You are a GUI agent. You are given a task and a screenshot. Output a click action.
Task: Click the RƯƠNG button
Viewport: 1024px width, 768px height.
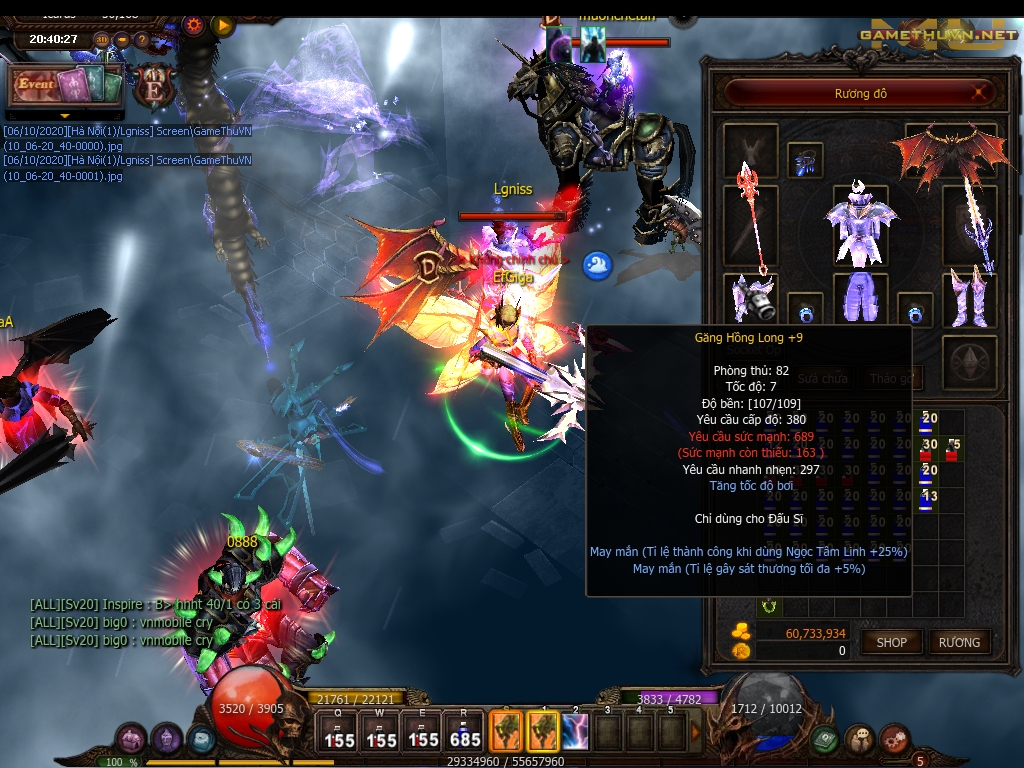959,642
